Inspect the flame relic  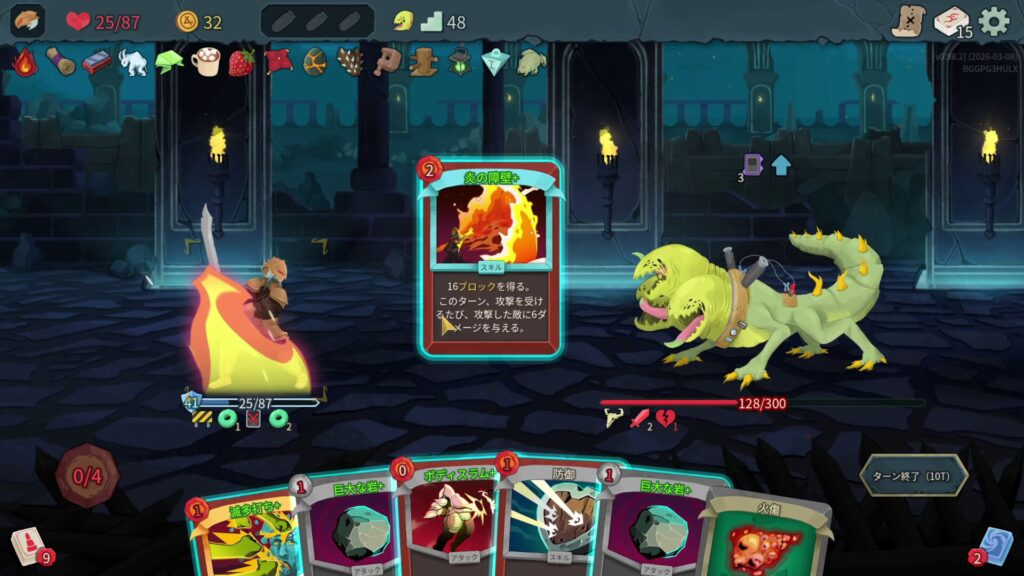(25, 62)
